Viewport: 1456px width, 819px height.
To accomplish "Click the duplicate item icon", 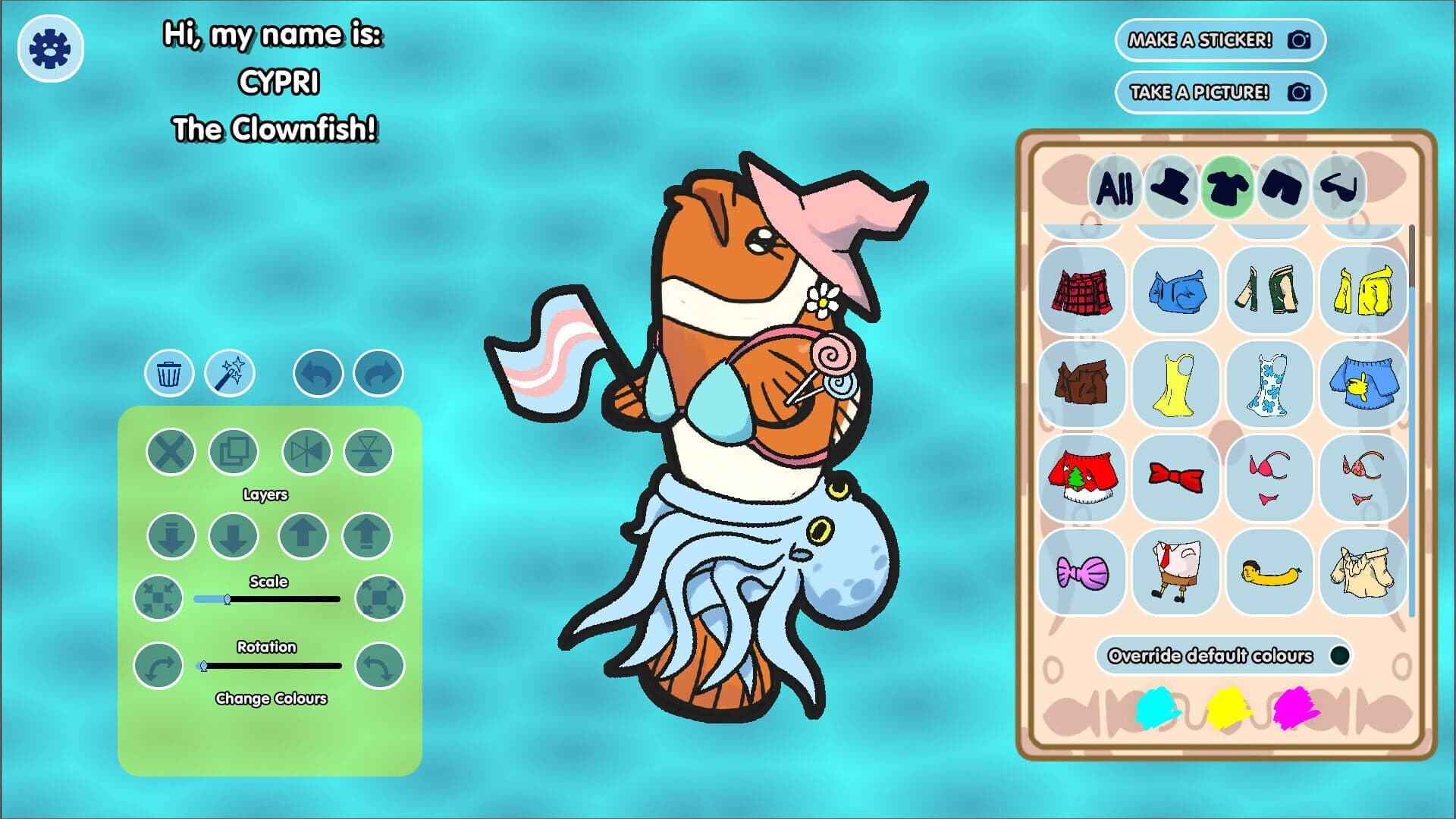I will click(233, 451).
